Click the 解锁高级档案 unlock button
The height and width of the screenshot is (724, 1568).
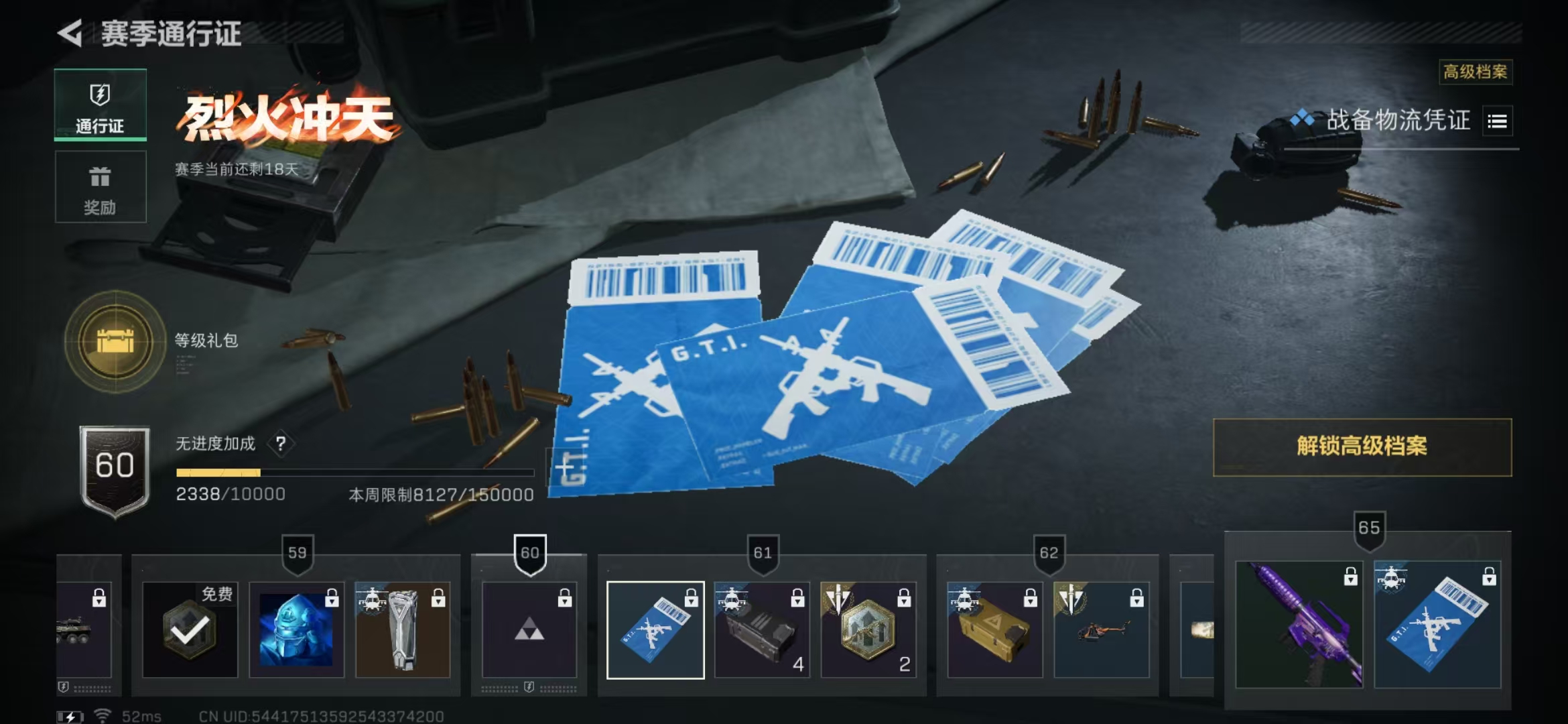coord(1362,446)
